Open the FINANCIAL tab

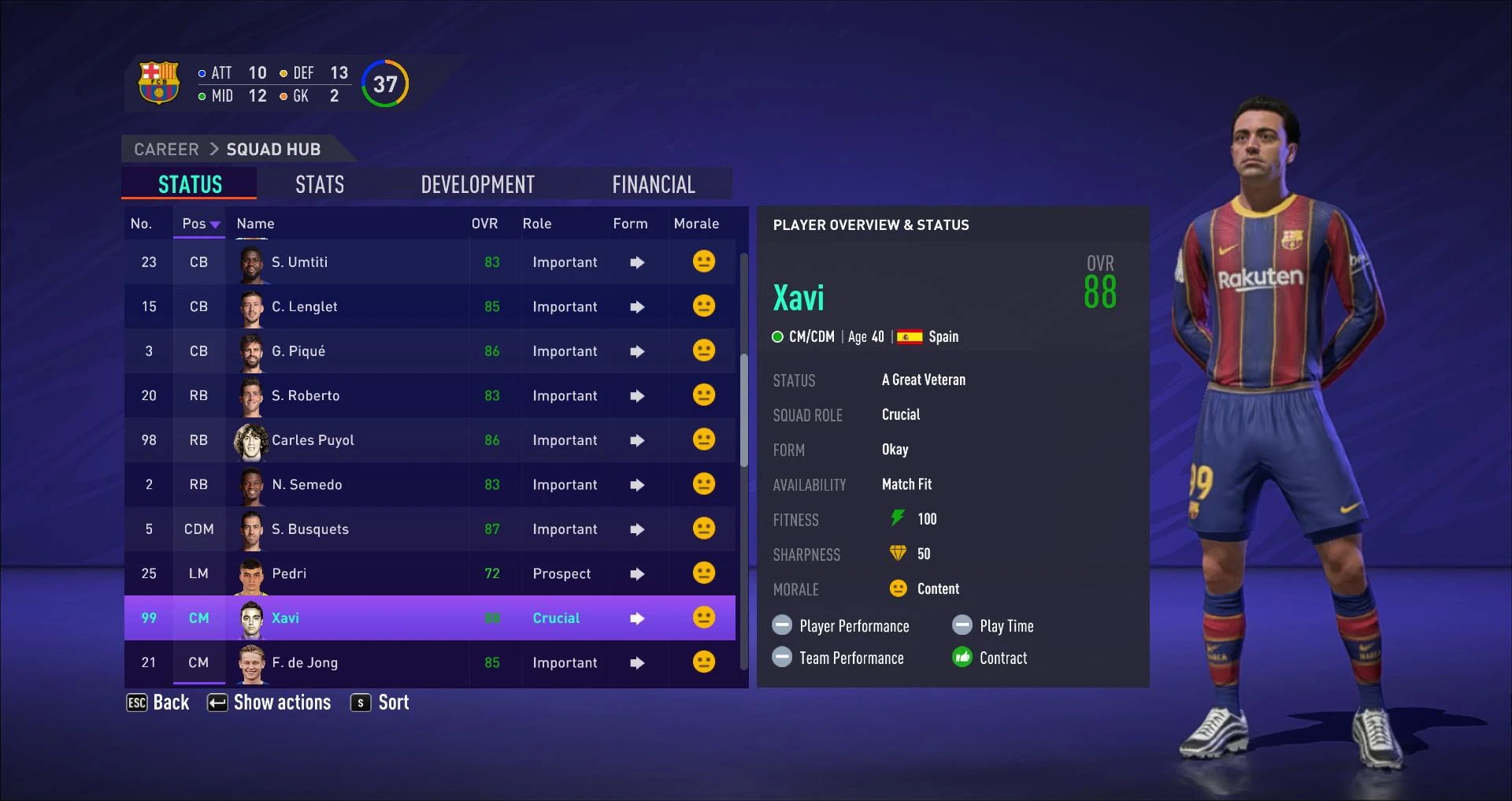(x=654, y=184)
